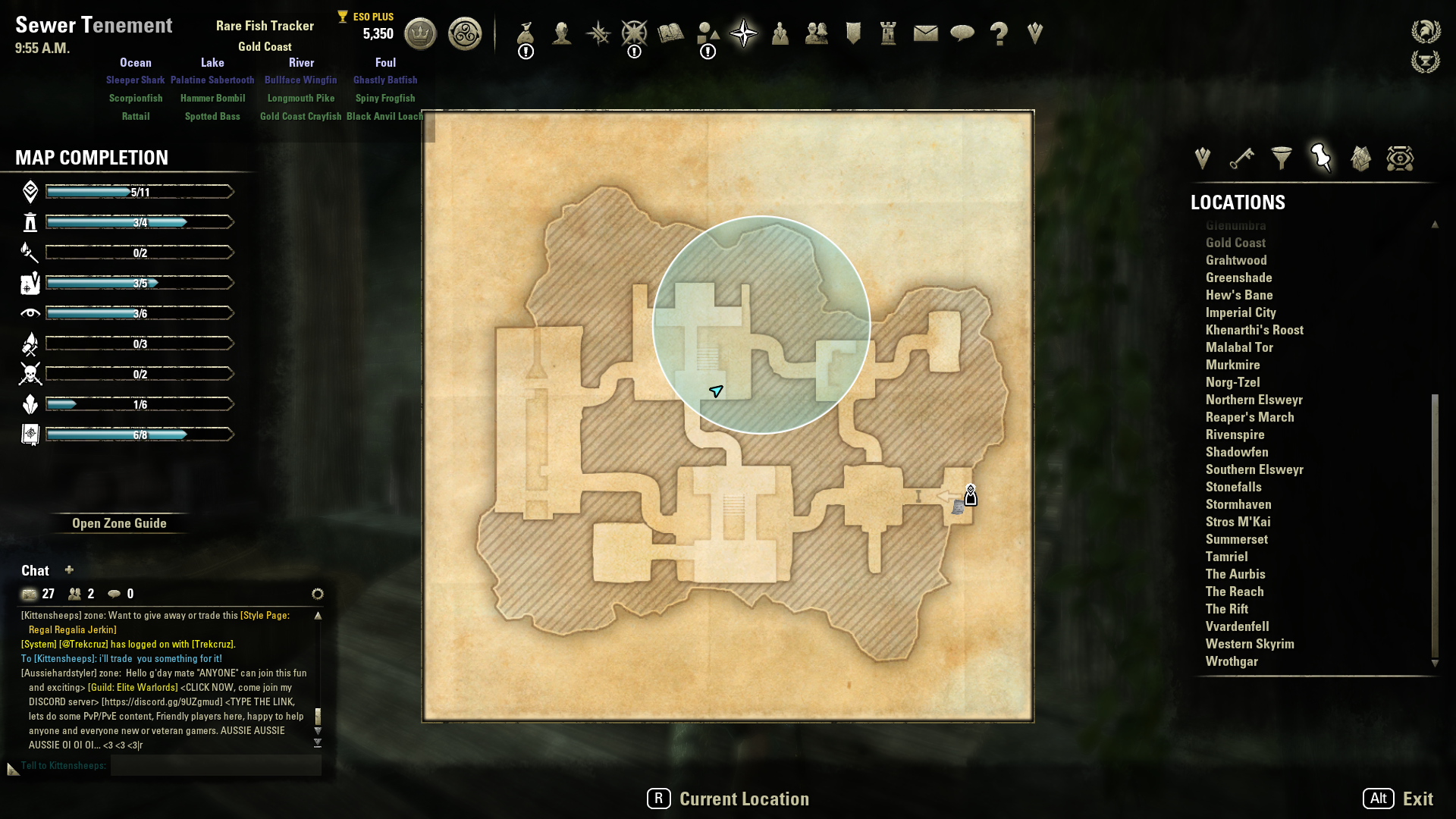Open the help question mark icon
Screen dimensions: 1456x819
click(x=999, y=33)
